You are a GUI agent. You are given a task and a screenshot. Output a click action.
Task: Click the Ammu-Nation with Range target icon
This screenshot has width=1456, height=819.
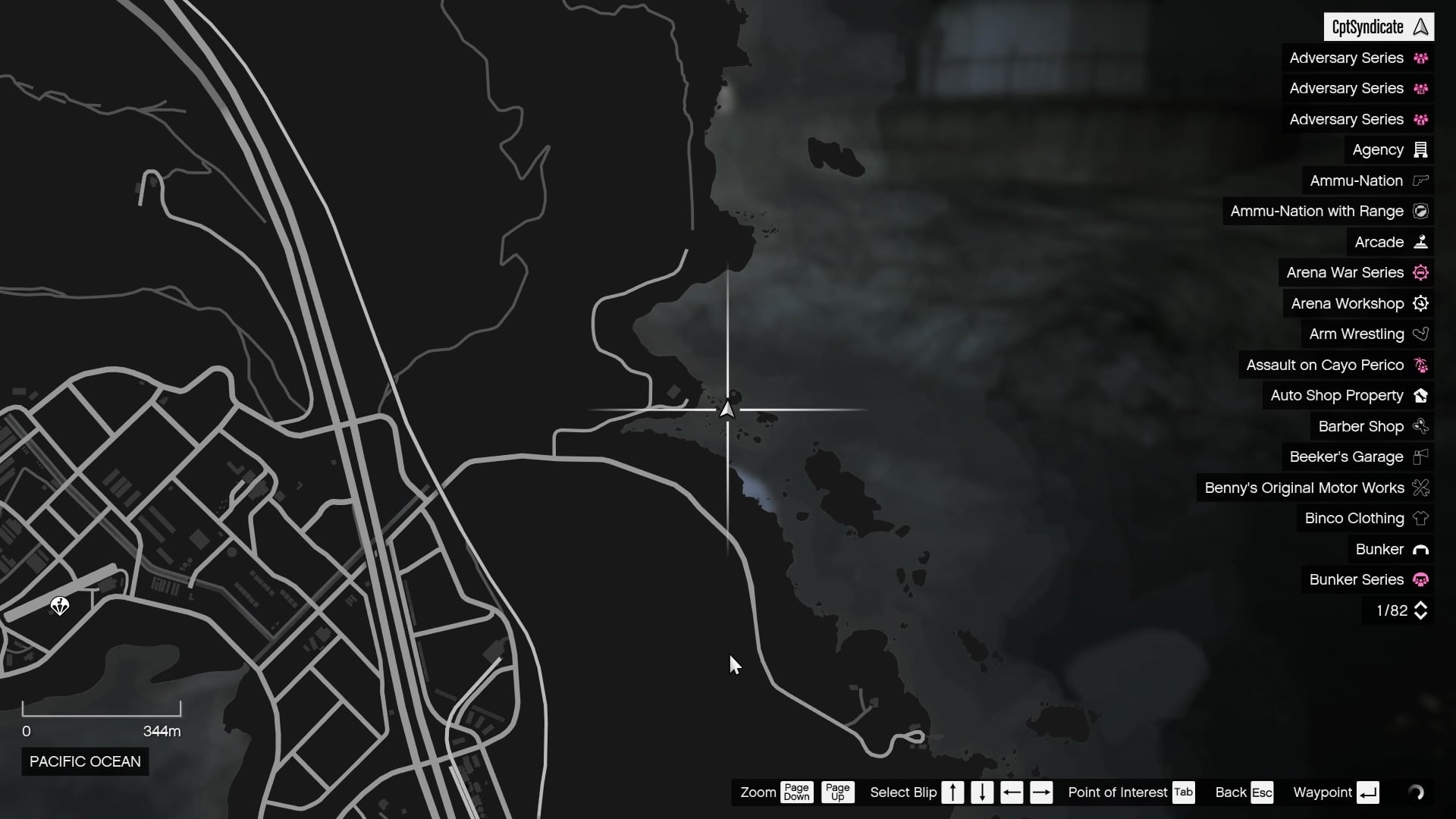[x=1420, y=211]
